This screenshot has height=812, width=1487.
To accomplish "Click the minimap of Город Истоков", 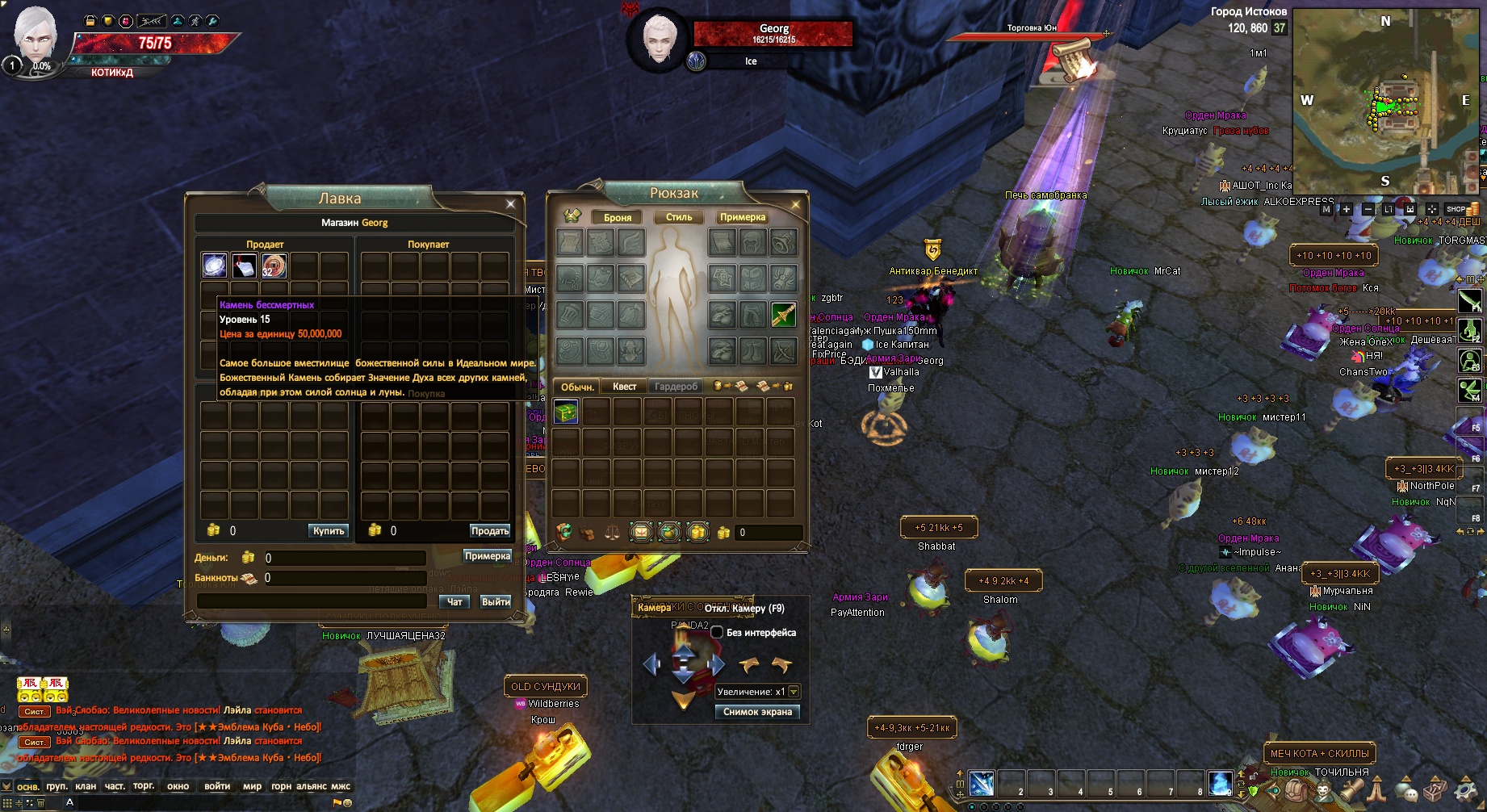I will (x=1385, y=101).
